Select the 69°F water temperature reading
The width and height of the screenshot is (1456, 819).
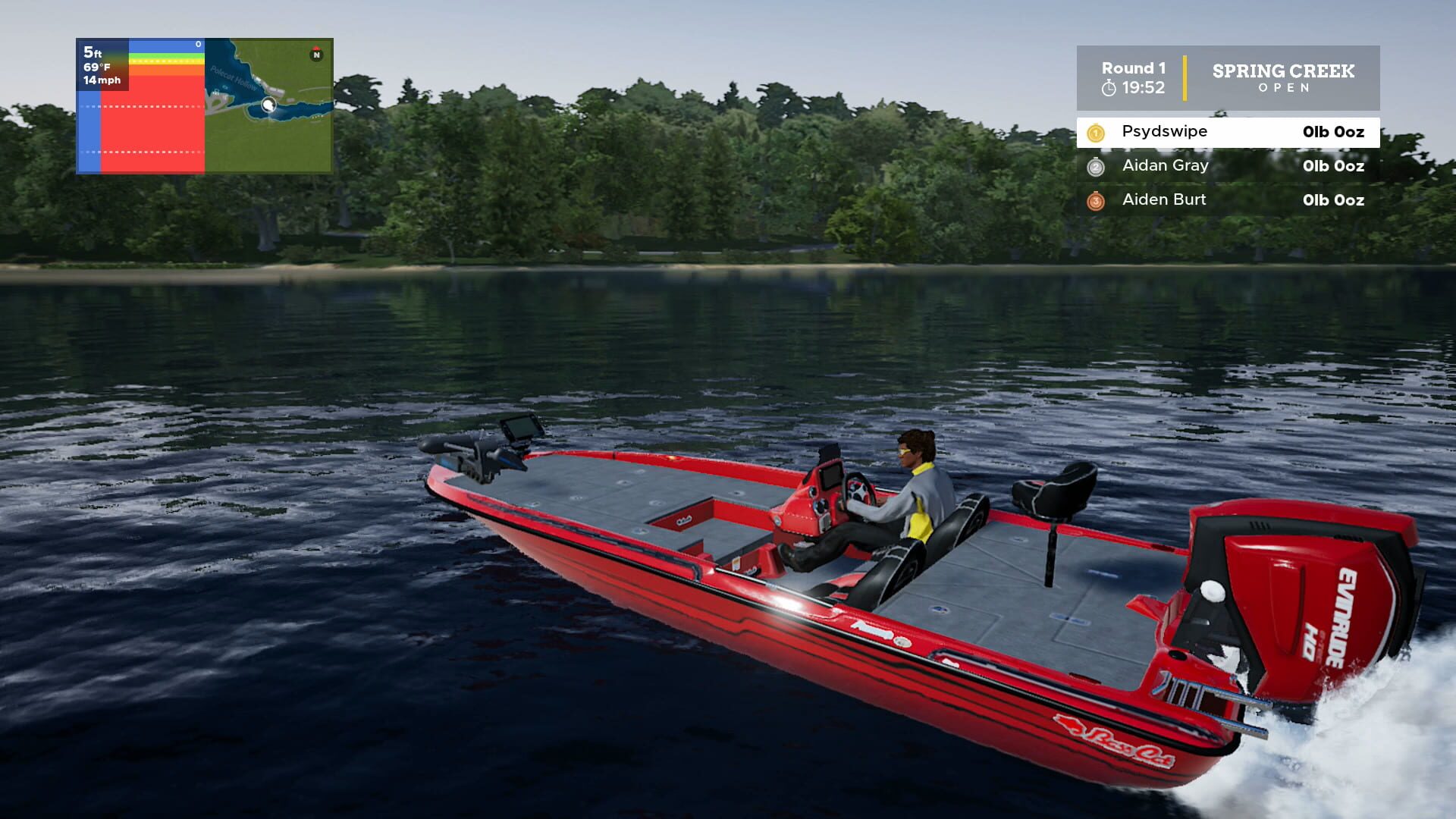[x=97, y=67]
